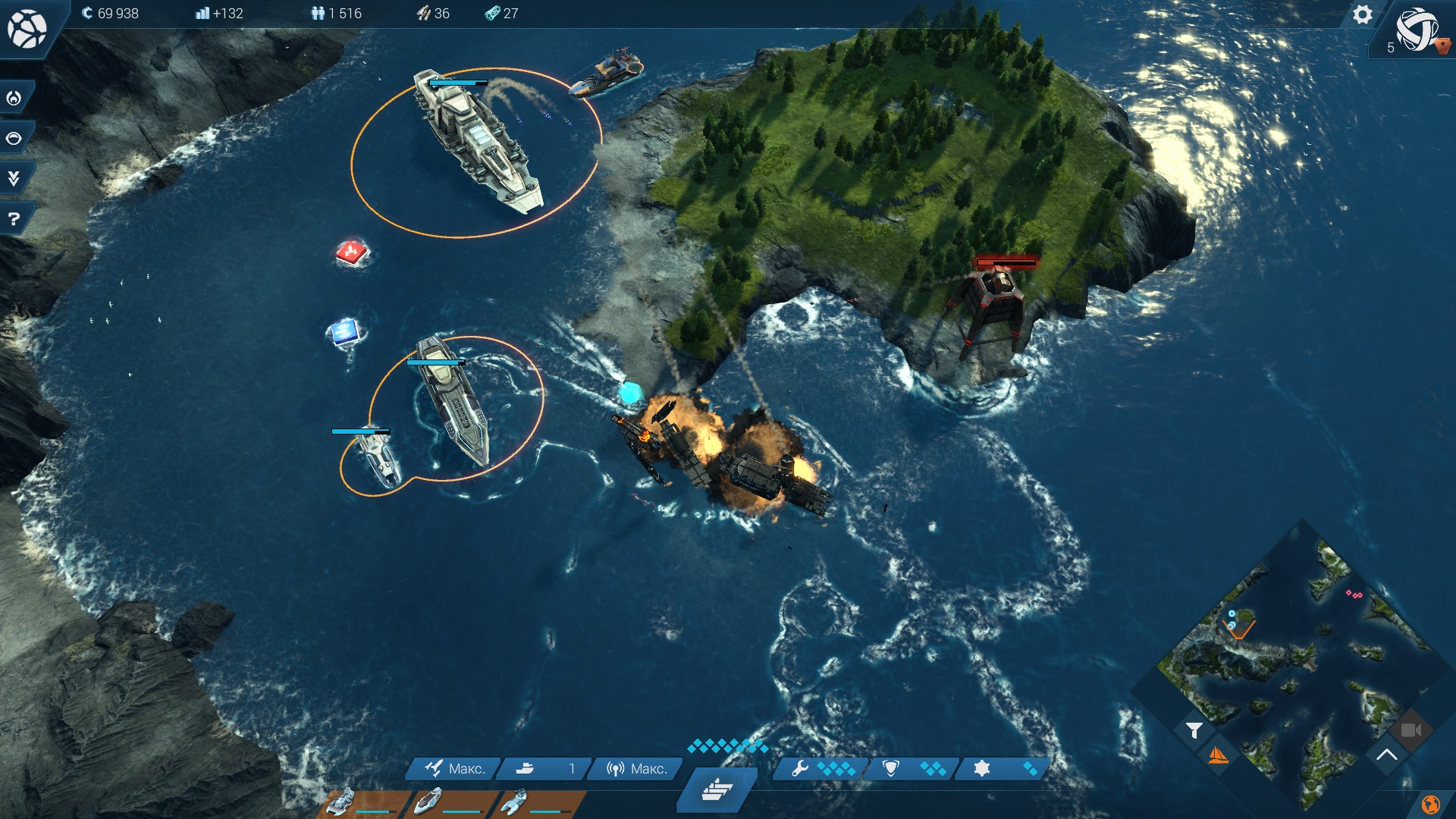Click the rocket ability set to Макс.
1456x819 pixels.
[x=455, y=769]
